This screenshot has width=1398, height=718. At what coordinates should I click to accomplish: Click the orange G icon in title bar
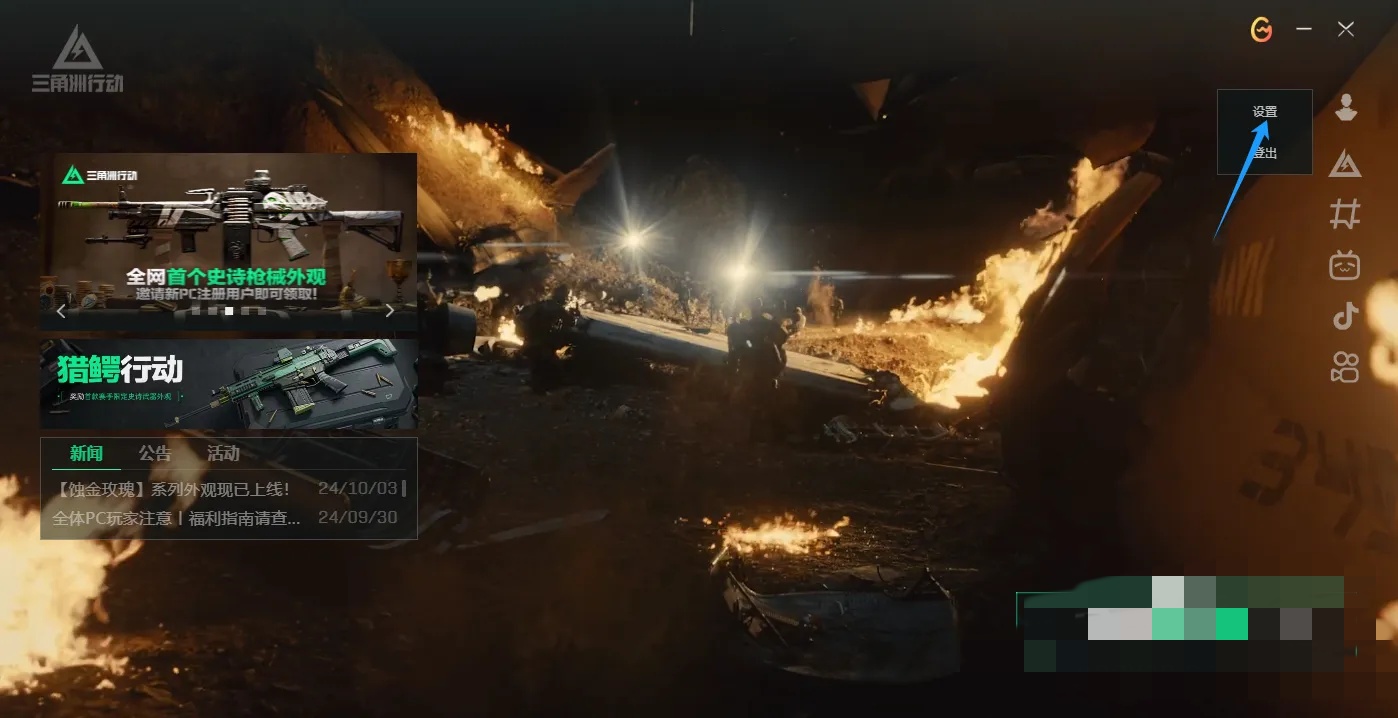(1262, 30)
